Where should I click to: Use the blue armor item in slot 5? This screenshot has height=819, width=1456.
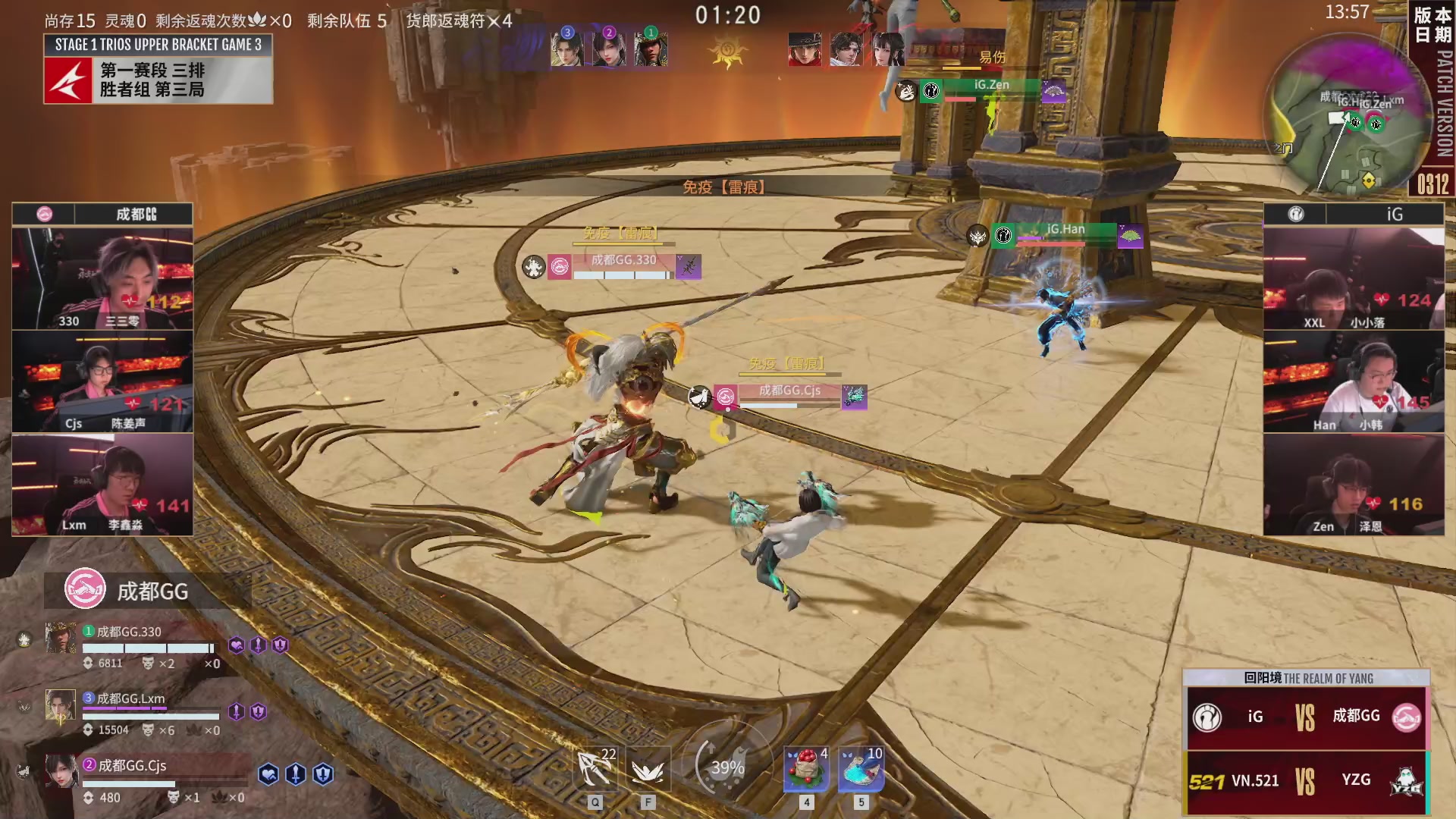point(861,770)
